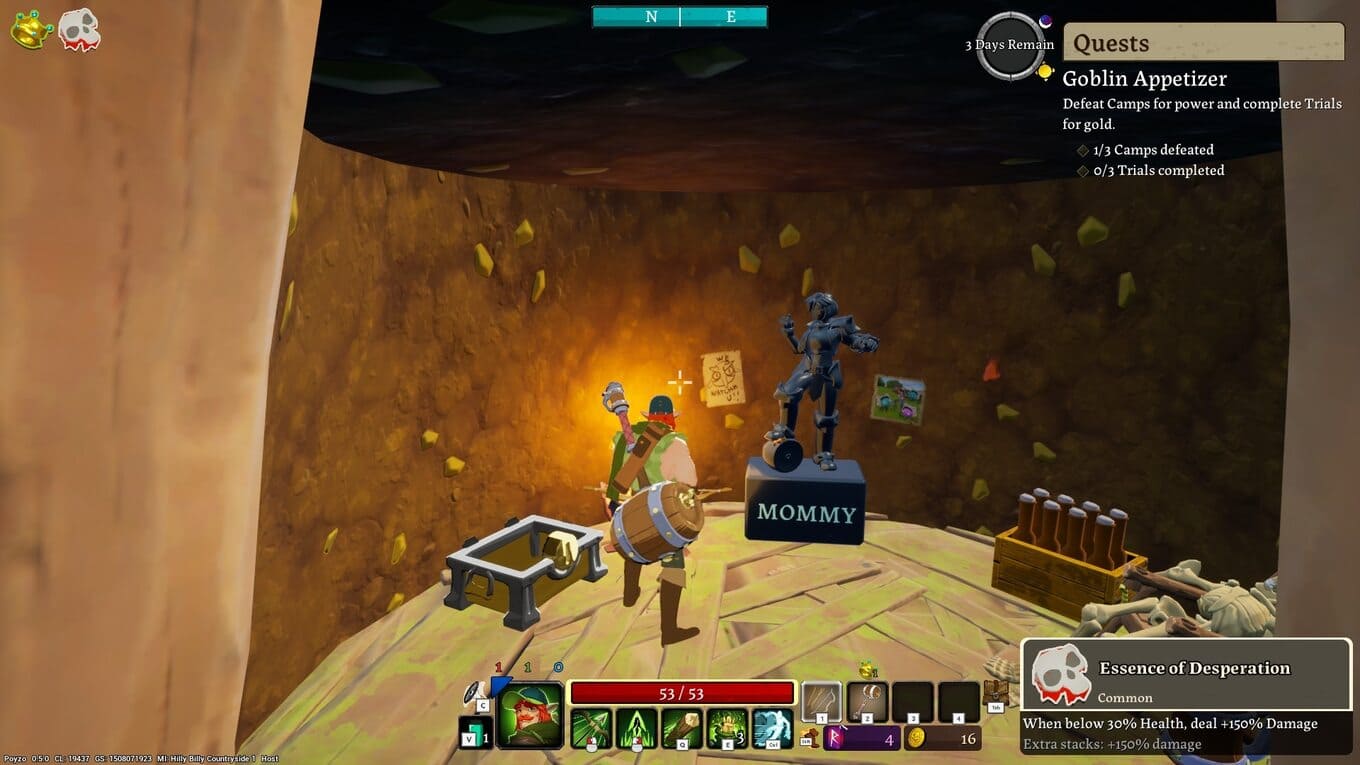Select the golden crown buff icon
1360x765 pixels.
pyautogui.click(x=32, y=29)
